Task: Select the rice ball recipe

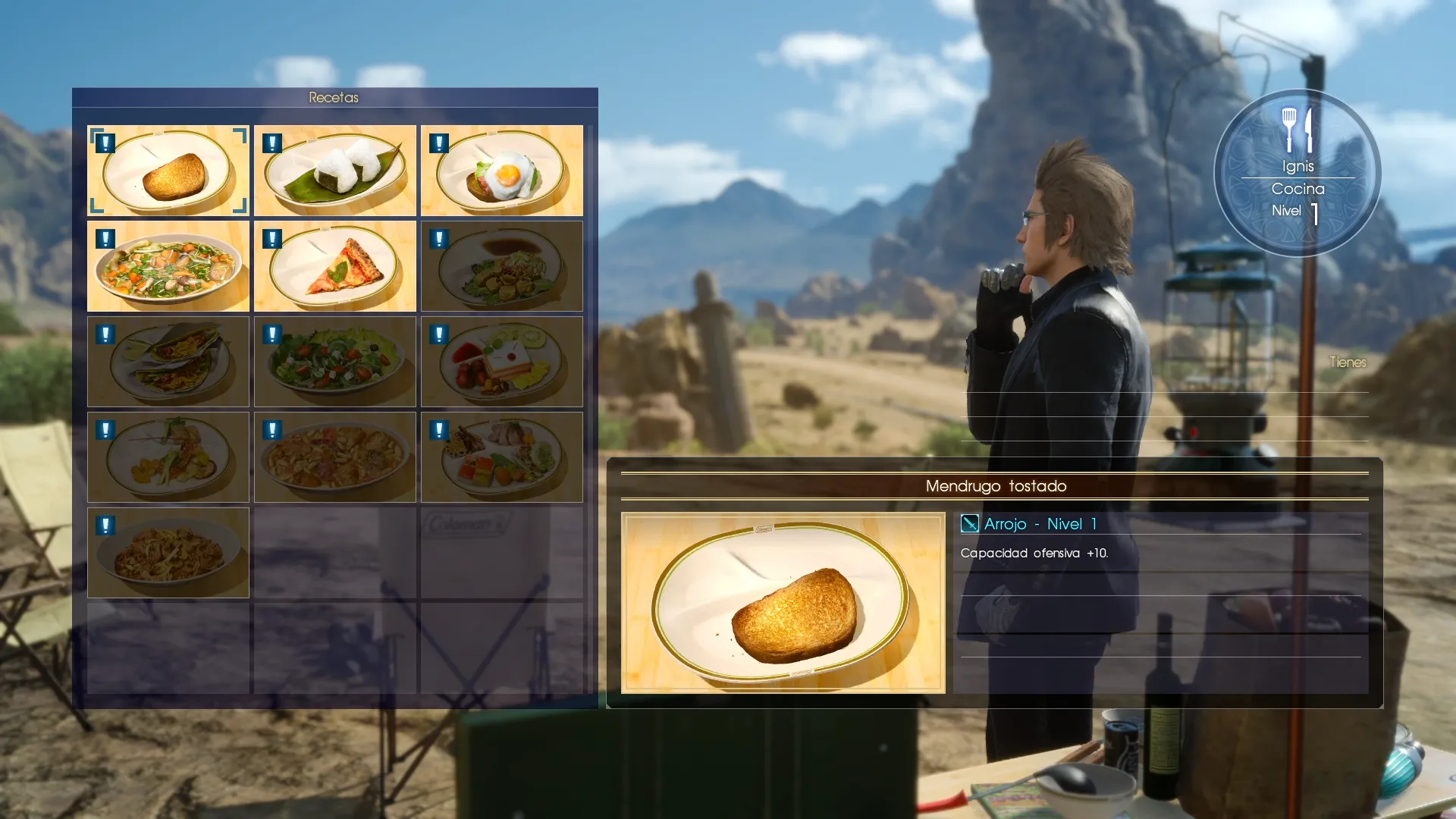Action: 334,171
